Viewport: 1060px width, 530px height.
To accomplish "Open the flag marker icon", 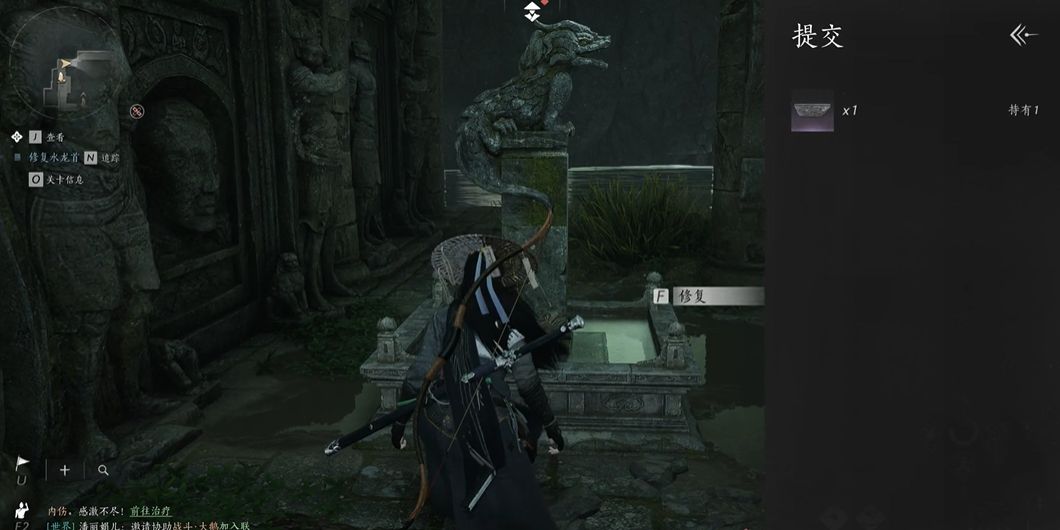I will click(x=23, y=464).
